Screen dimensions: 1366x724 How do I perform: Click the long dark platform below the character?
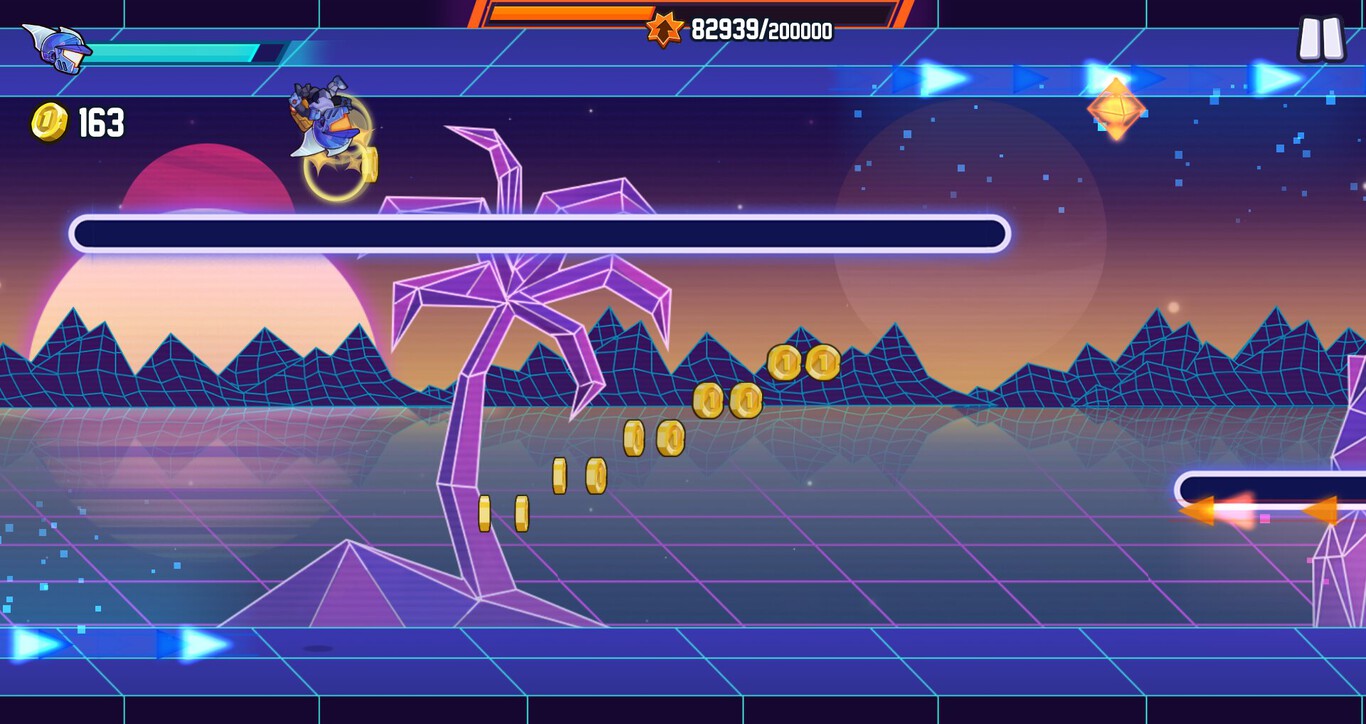pyautogui.click(x=540, y=231)
